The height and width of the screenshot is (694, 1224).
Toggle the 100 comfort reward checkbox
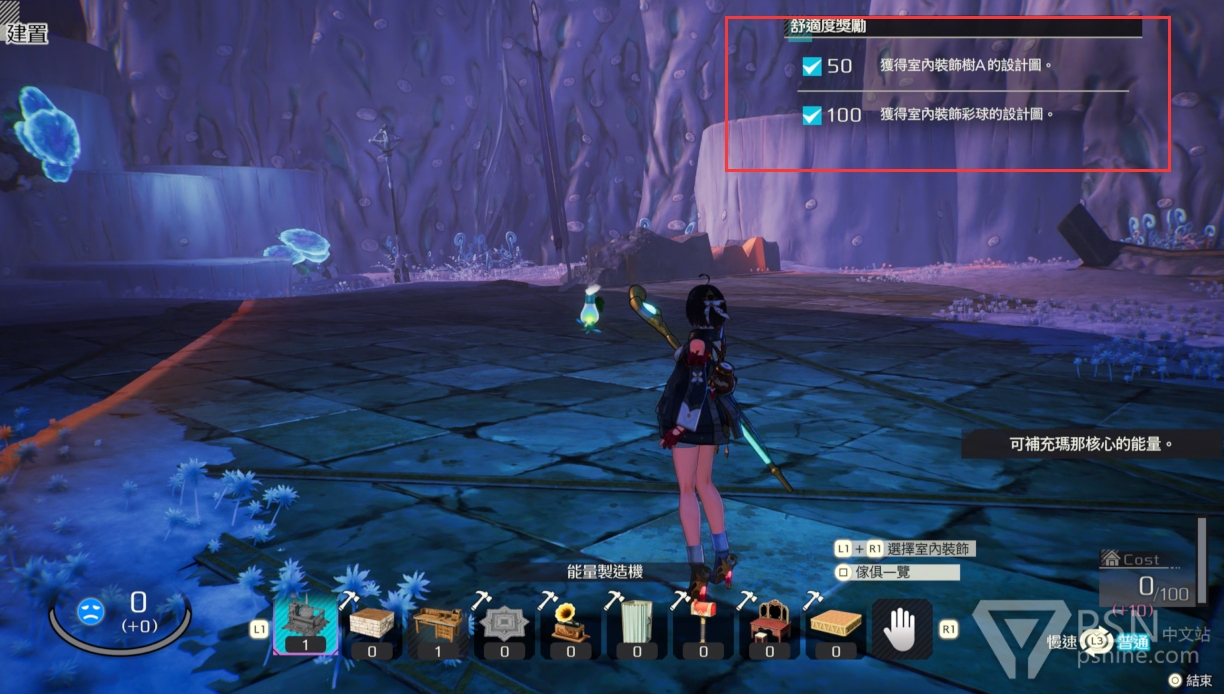[x=812, y=116]
